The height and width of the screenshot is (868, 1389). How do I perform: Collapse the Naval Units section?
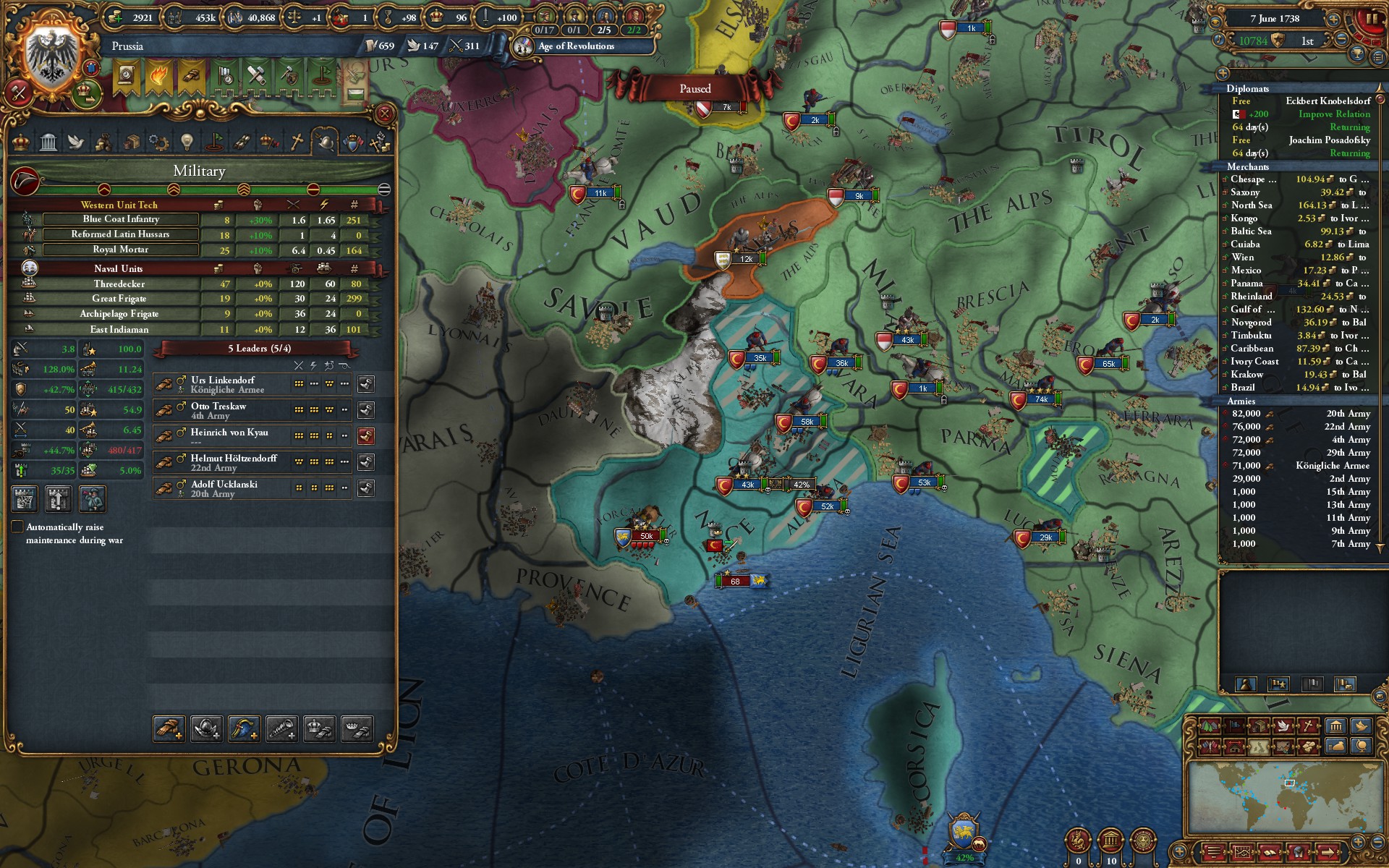point(120,268)
